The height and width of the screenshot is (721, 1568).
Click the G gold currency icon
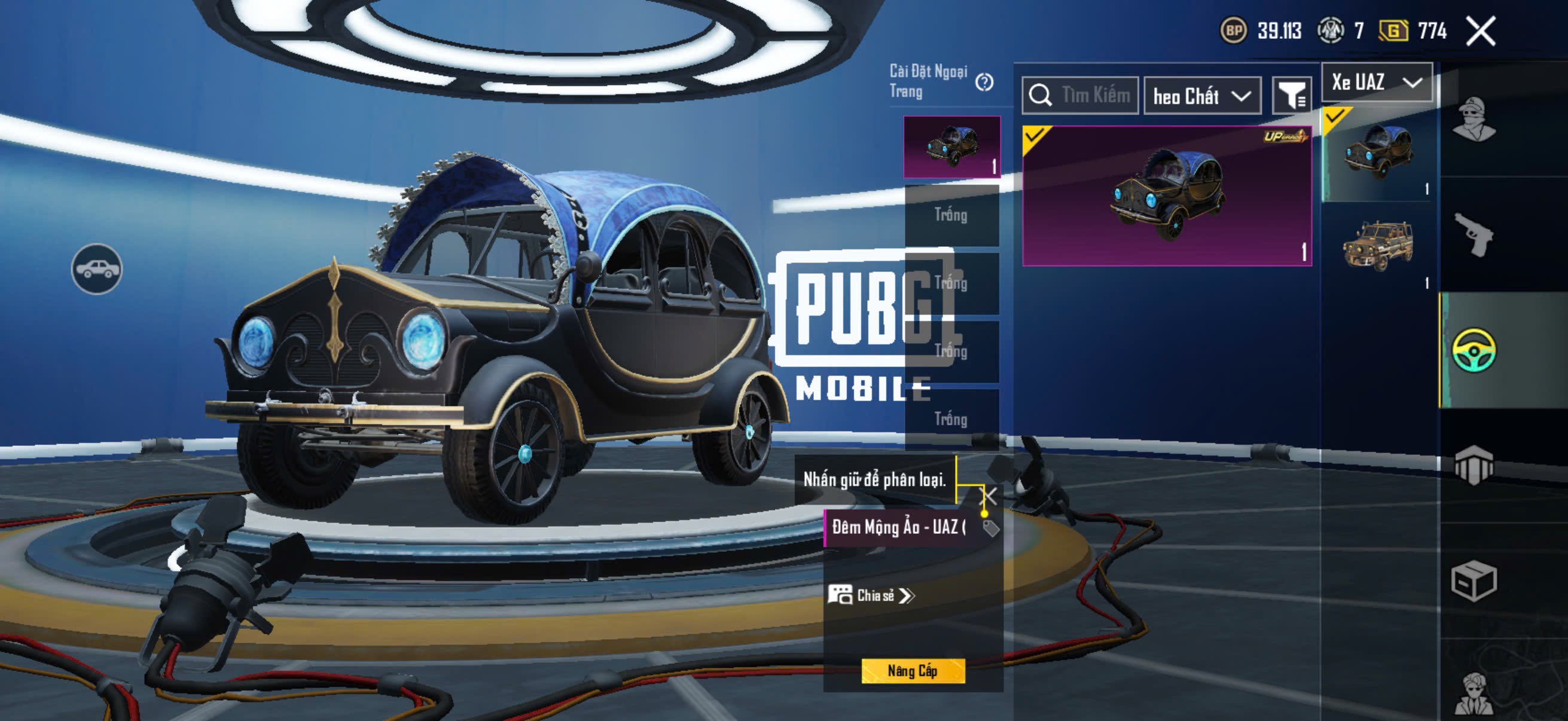1393,30
